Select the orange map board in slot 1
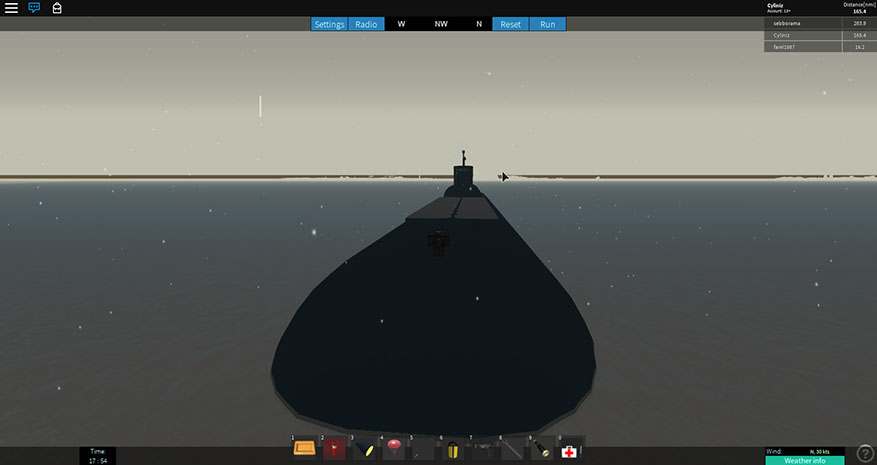Screen dimensions: 877x465 tap(304, 449)
